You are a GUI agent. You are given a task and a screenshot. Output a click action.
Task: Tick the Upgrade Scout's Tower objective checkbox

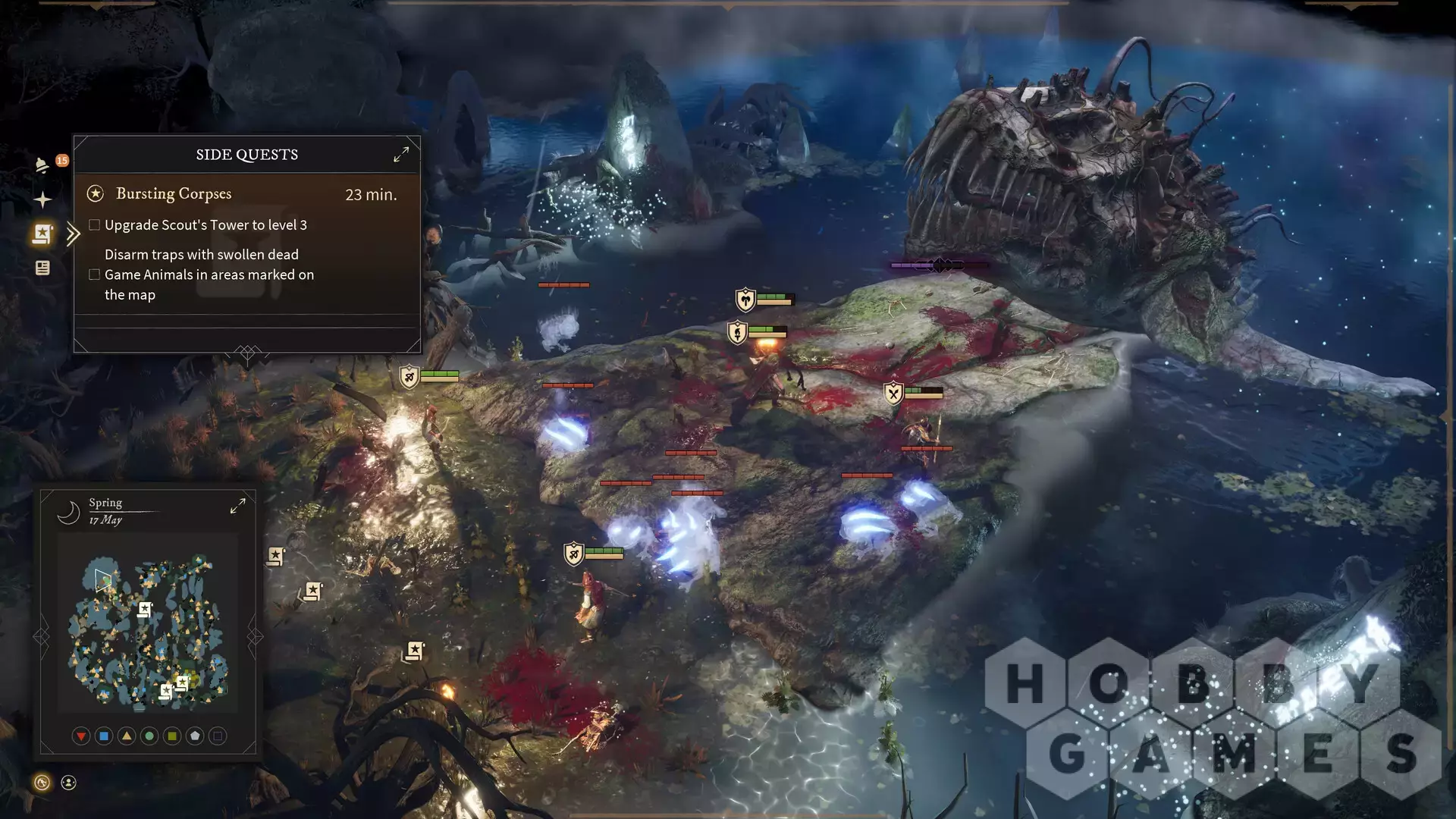95,225
